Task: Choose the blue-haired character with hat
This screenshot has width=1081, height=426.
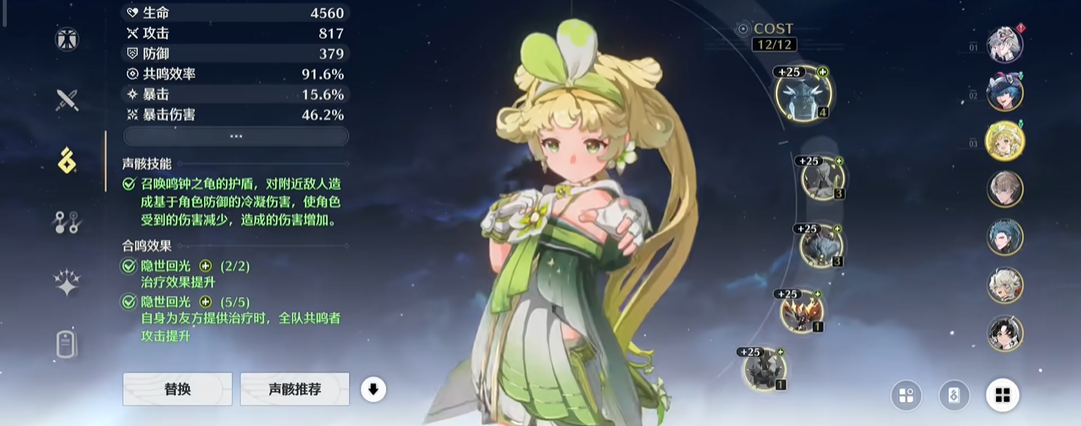Action: point(1005,93)
